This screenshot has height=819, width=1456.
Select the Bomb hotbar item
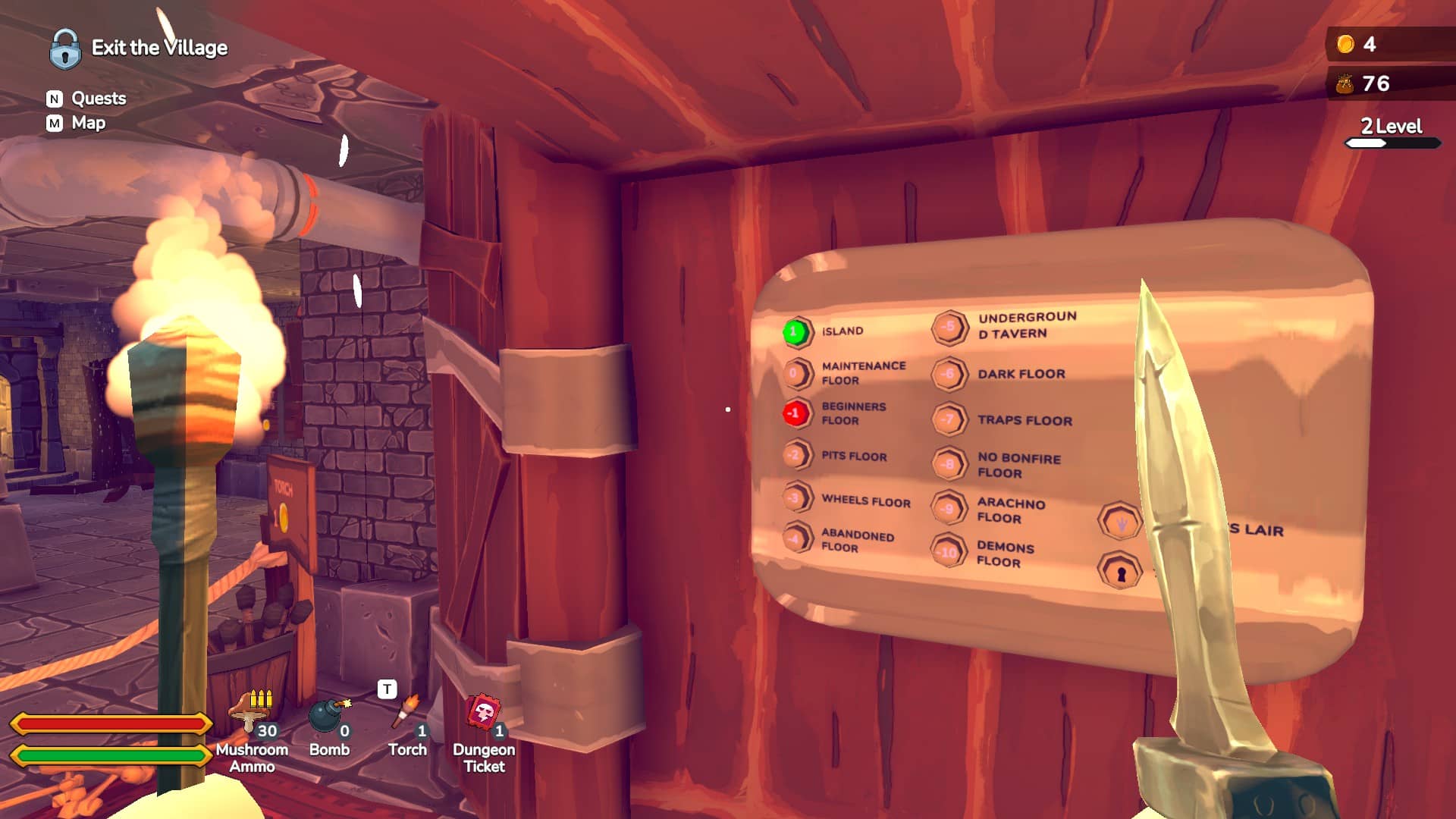(x=329, y=717)
